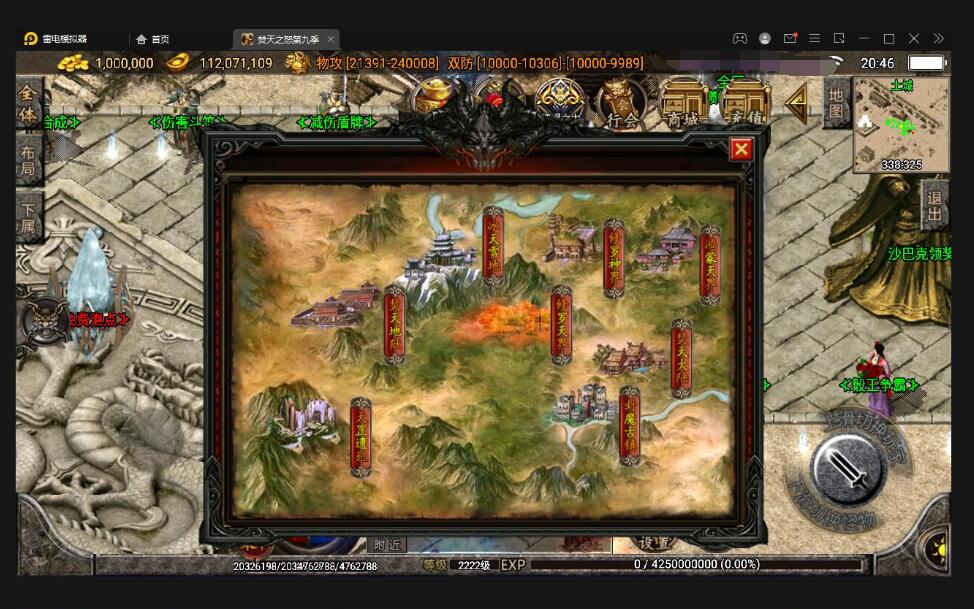Select the 天罡遗址 map banner
This screenshot has height=609, width=974.
click(x=361, y=437)
